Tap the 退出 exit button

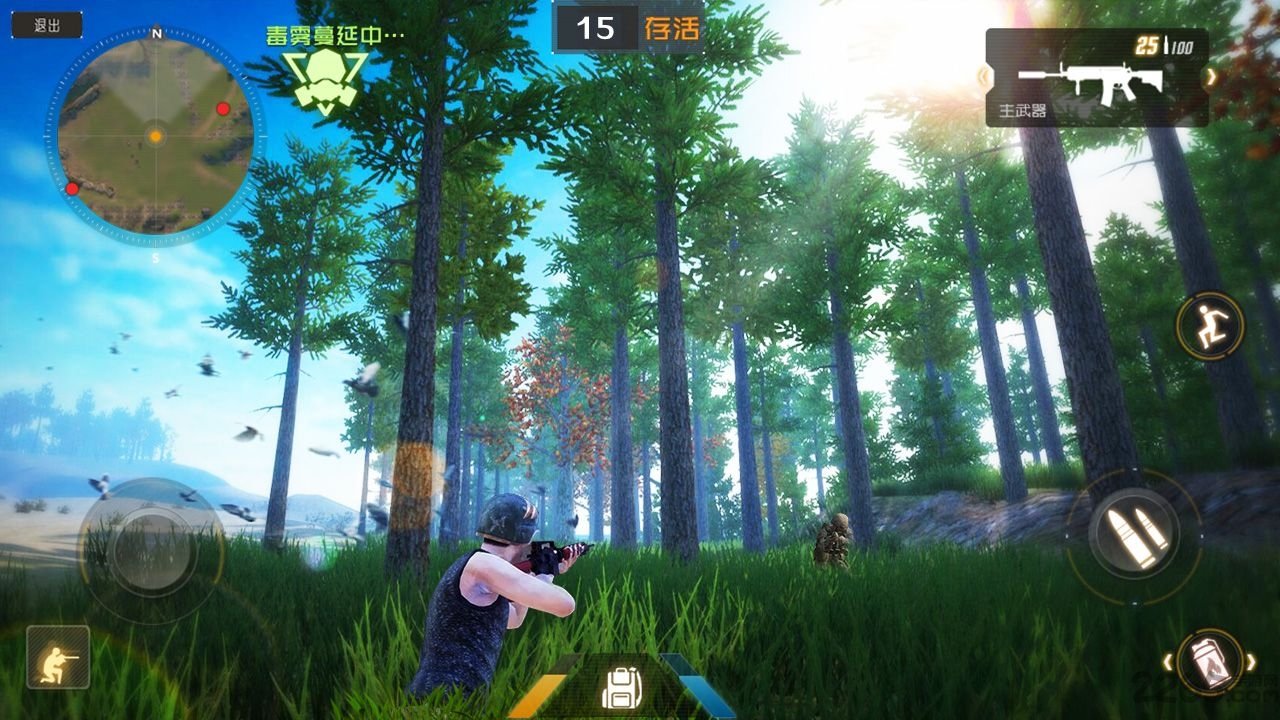47,26
